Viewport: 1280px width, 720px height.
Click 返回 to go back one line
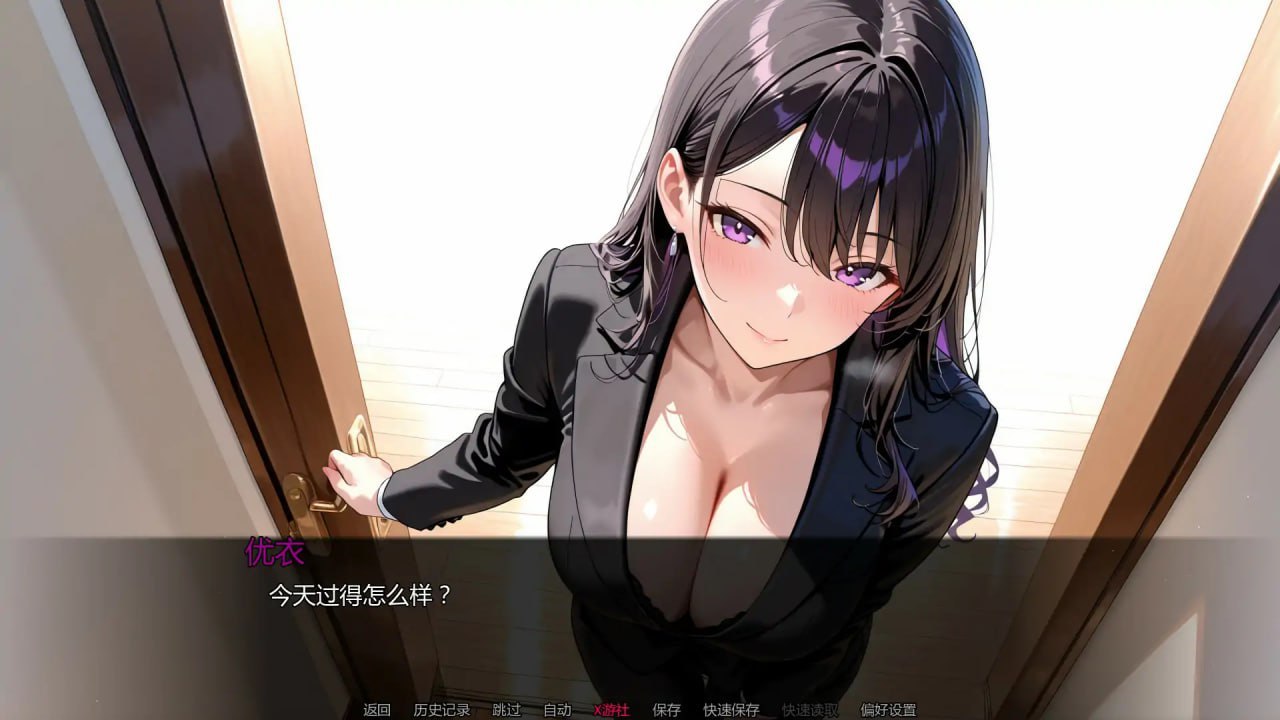point(375,711)
